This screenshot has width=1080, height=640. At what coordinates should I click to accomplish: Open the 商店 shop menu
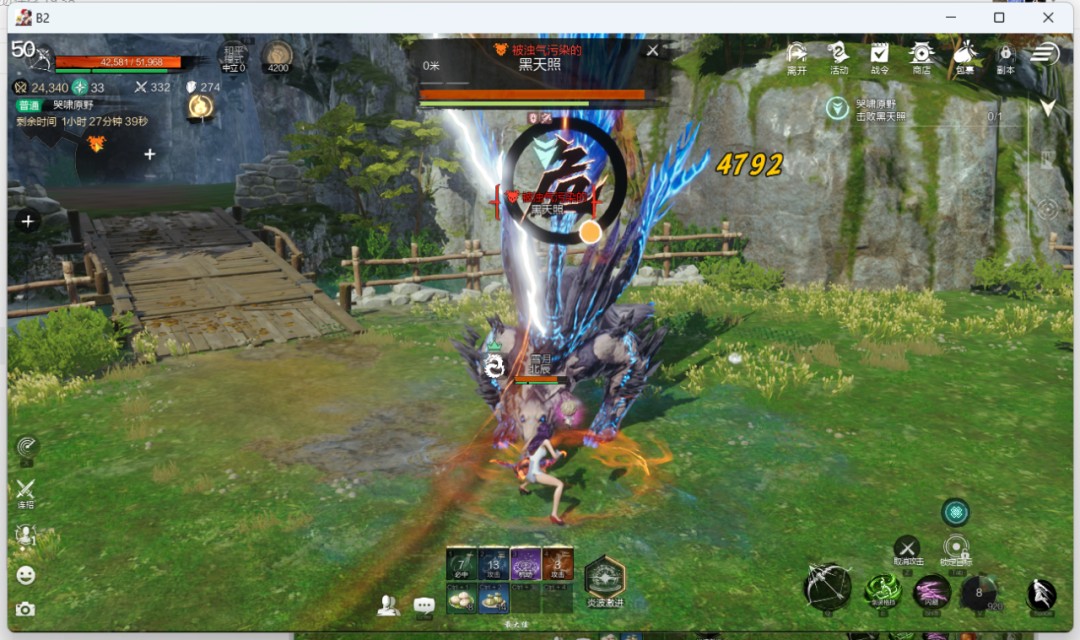(x=921, y=56)
